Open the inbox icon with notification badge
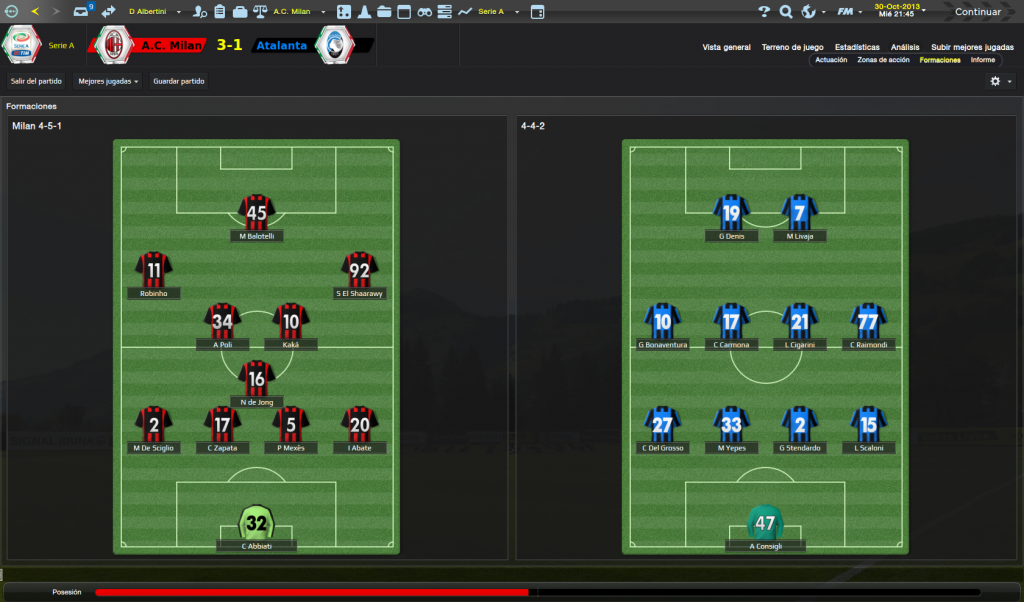Screen dimensions: 1024x602 point(82,12)
